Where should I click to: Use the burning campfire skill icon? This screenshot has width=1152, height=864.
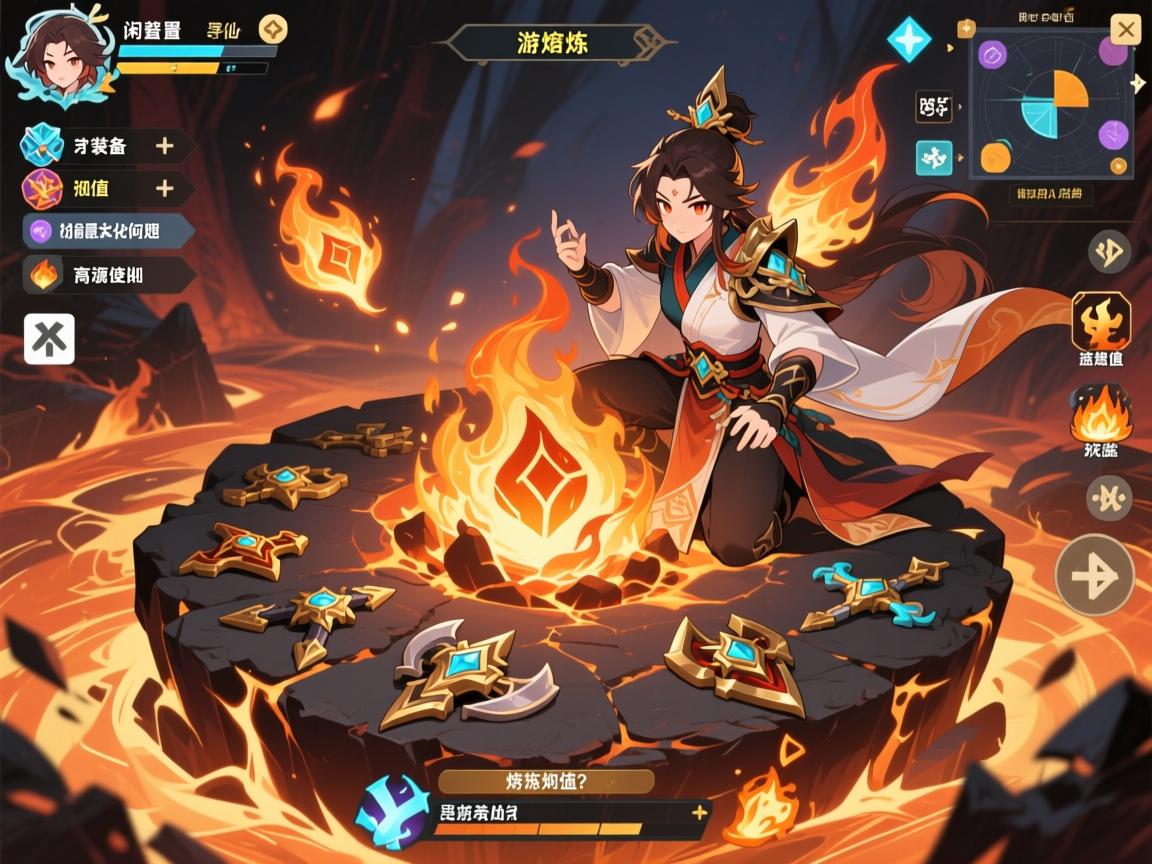tap(1101, 414)
